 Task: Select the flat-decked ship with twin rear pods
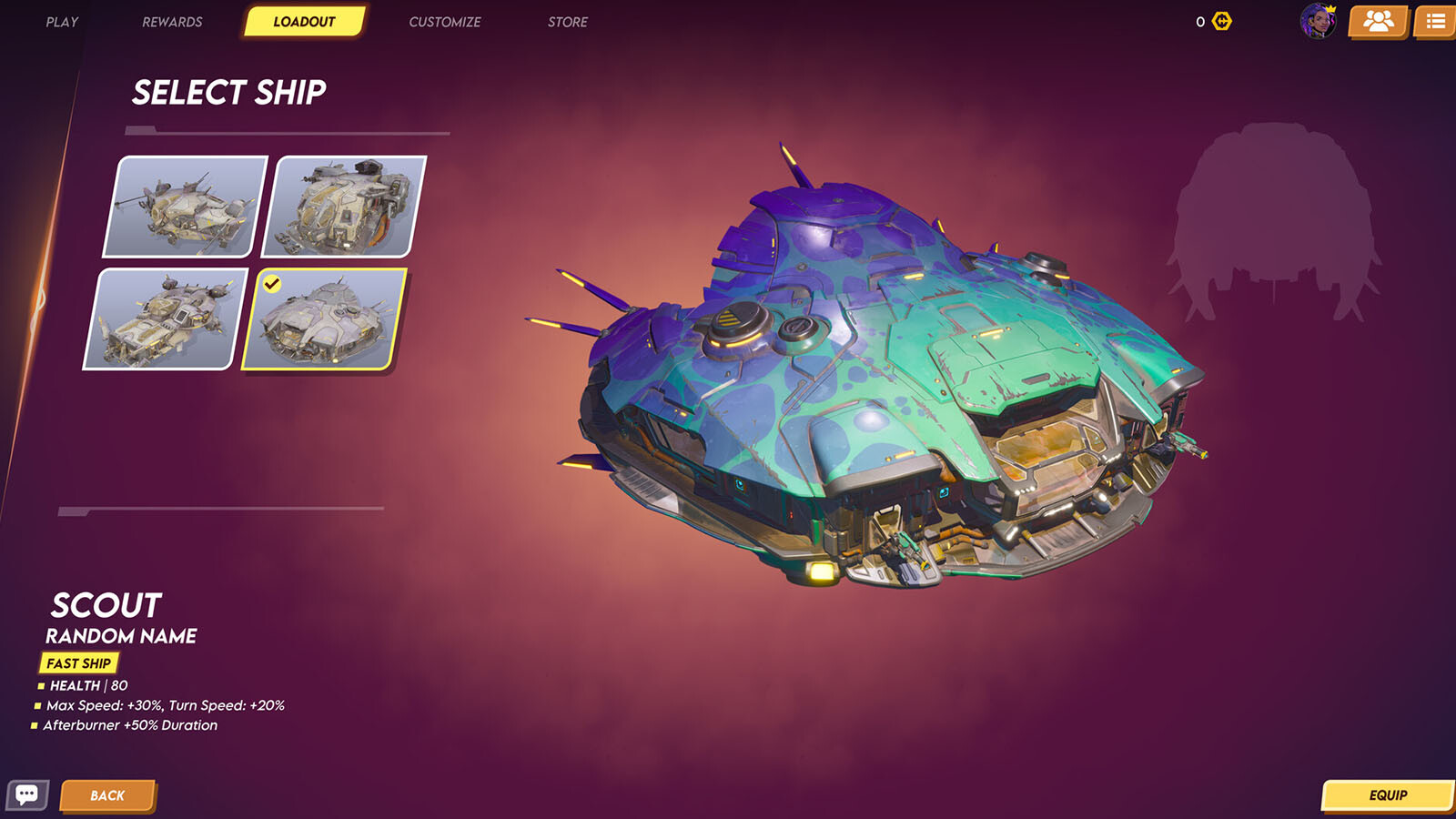coord(165,319)
